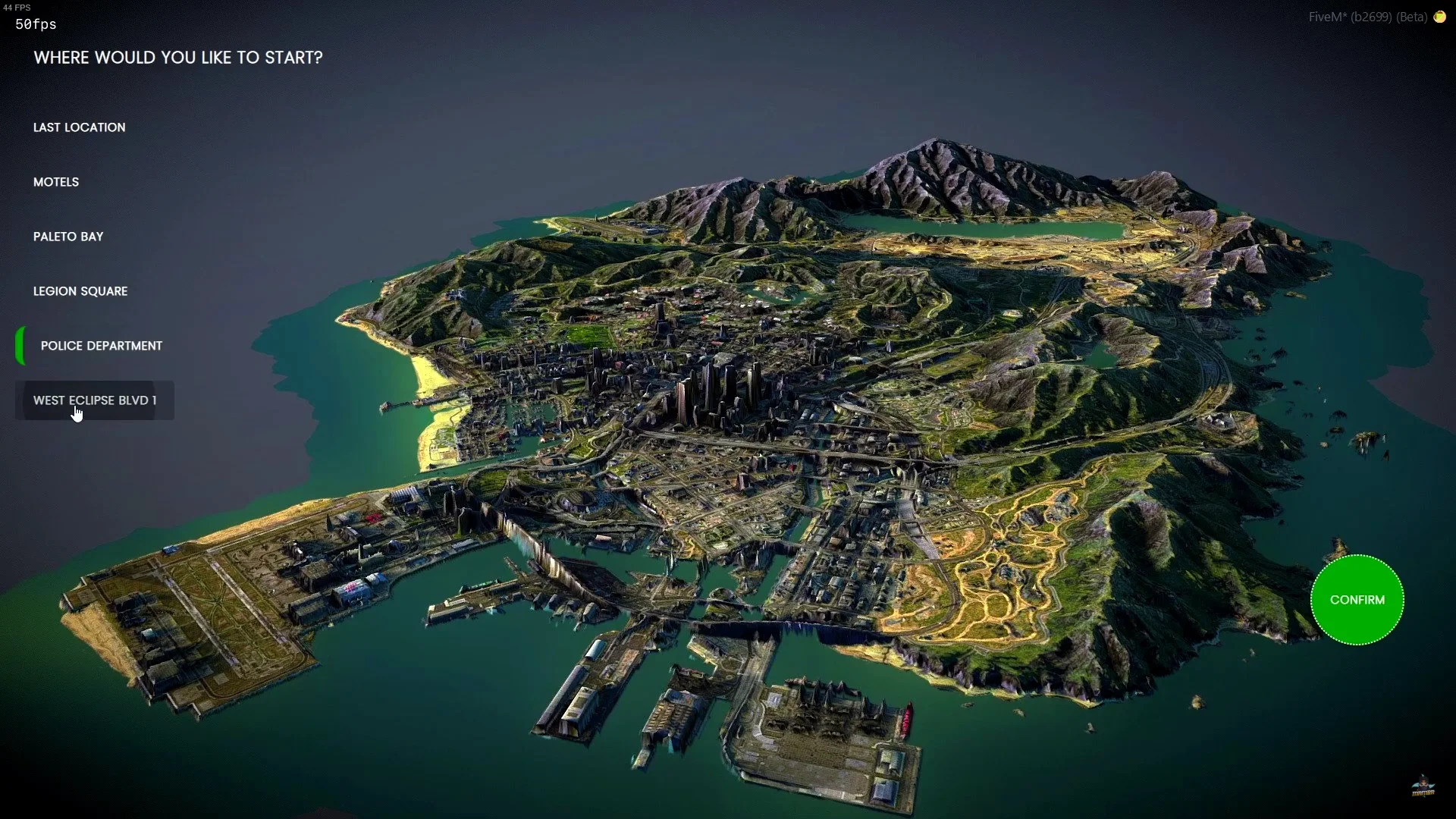Select the Last Location spawn option
The width and height of the screenshot is (1456, 819).
click(x=80, y=127)
